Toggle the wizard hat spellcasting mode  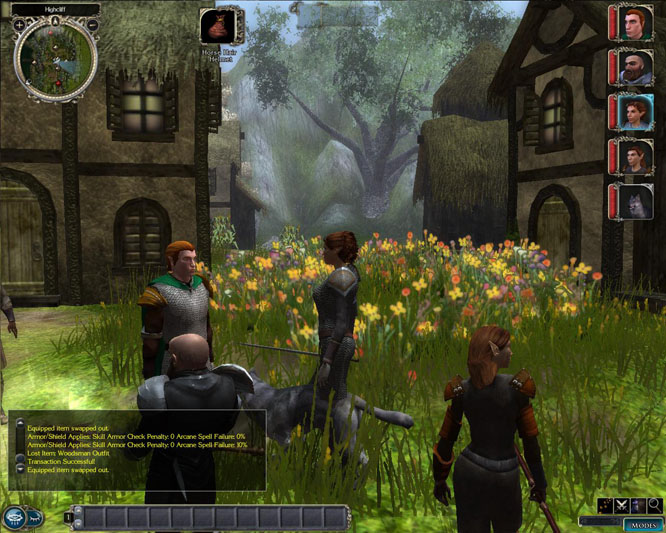638,506
